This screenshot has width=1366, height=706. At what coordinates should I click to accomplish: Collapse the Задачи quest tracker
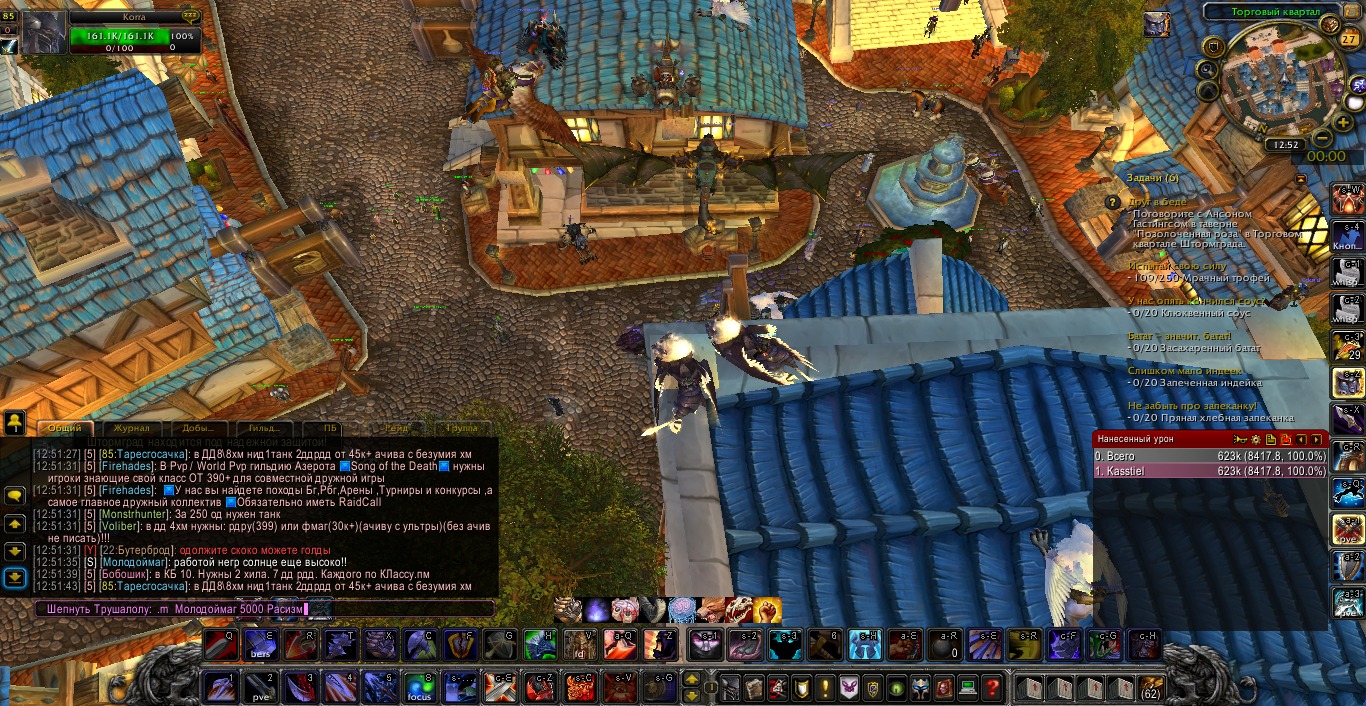tap(1300, 179)
